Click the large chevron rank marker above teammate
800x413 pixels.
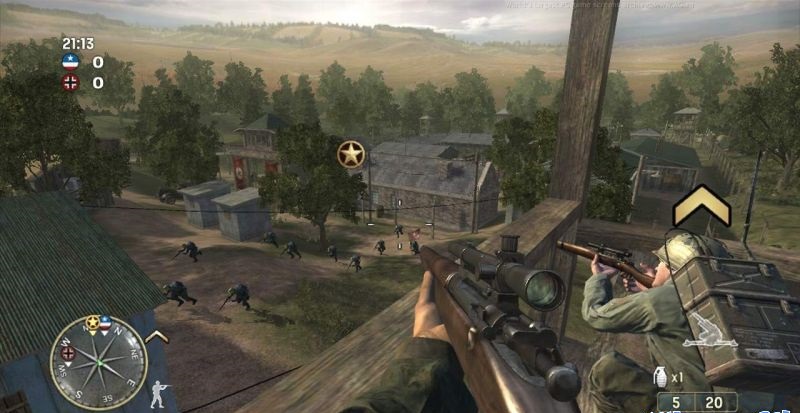pyautogui.click(x=701, y=207)
